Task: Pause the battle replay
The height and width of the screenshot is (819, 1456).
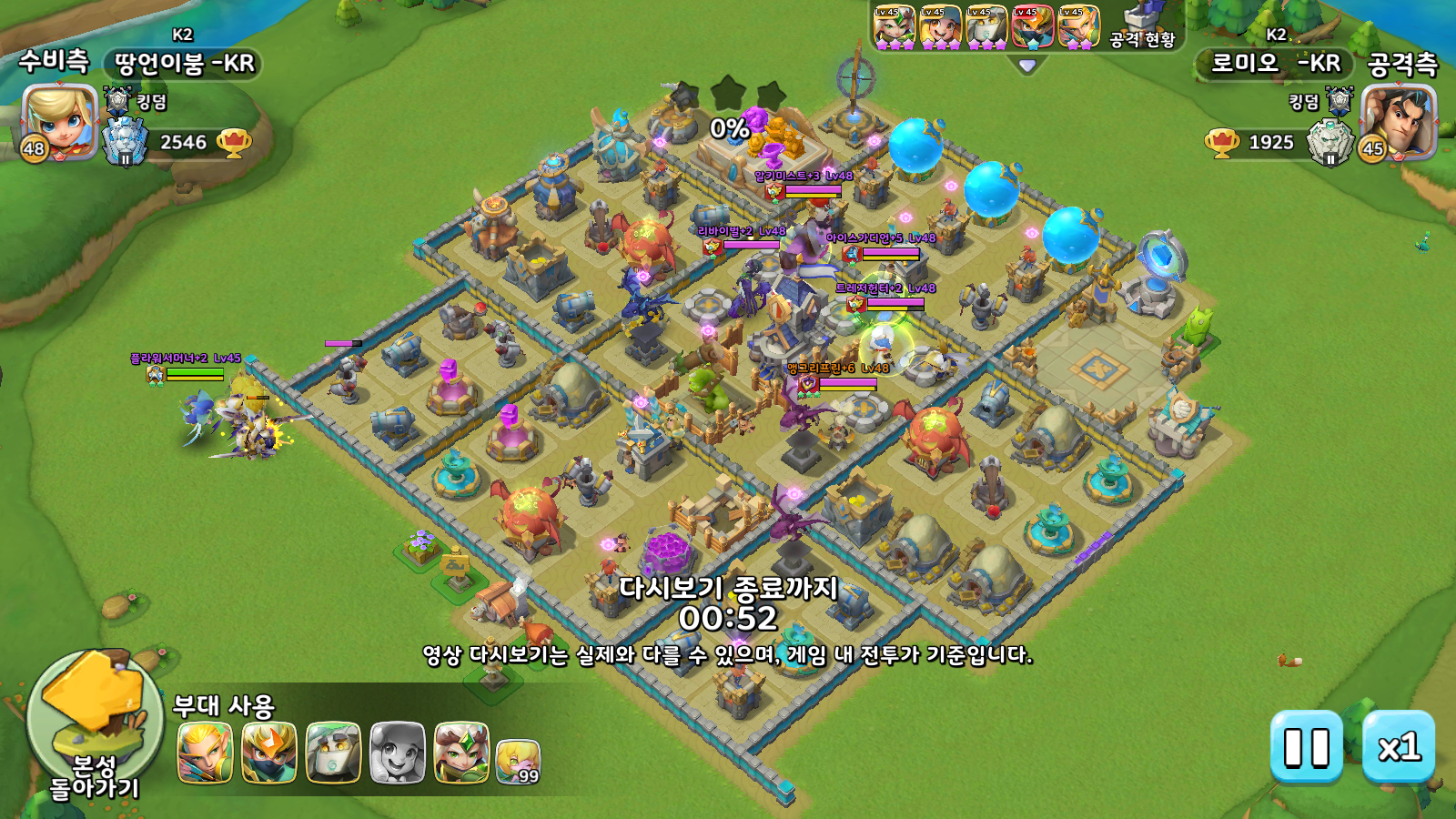Action: 1306,747
